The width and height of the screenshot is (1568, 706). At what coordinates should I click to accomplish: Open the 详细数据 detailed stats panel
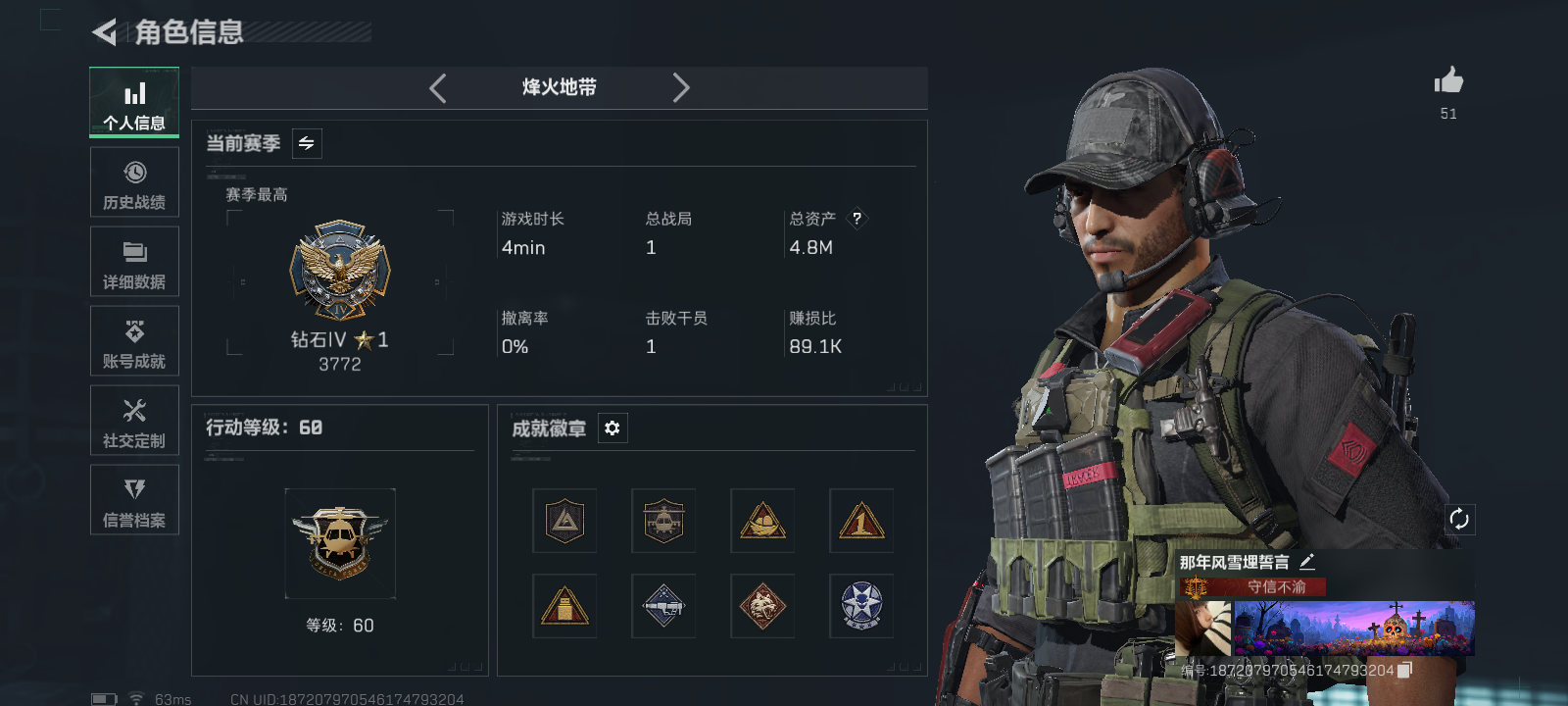133,261
